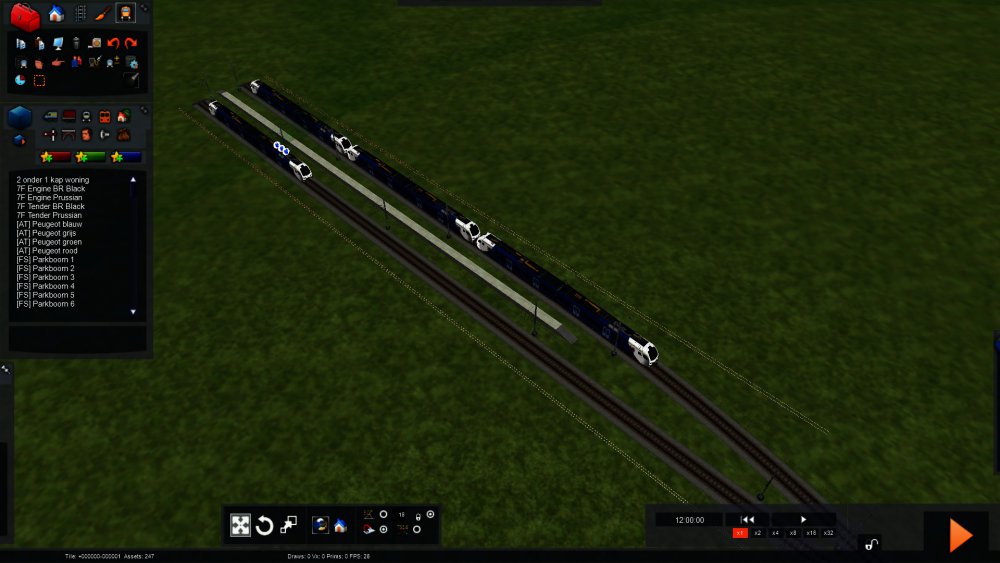The width and height of the screenshot is (1000, 563).
Task: Pick '[FS] Parkboom 3' from the list
Action: (45, 277)
